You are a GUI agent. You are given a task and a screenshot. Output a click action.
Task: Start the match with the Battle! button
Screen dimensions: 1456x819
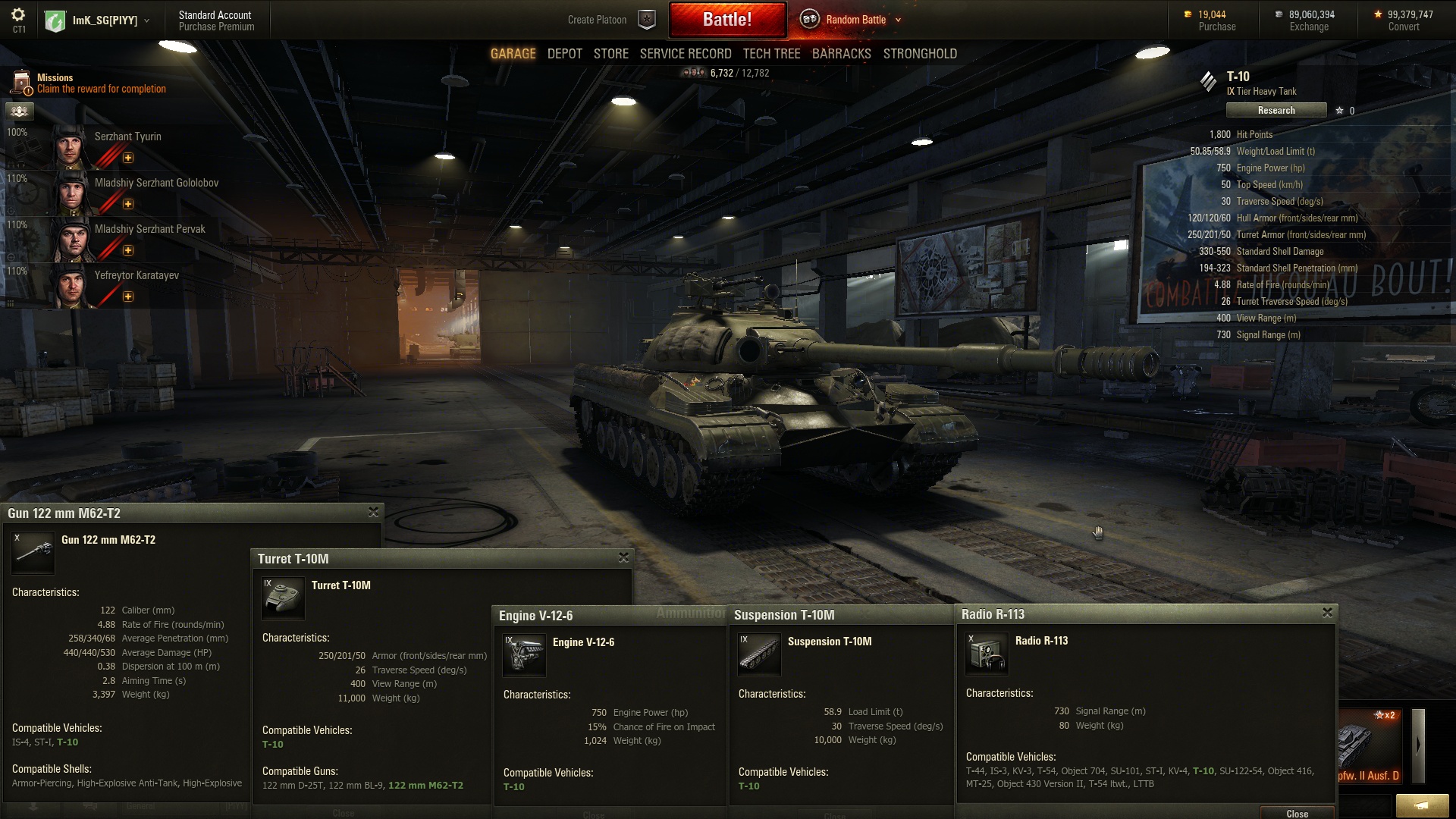(x=727, y=20)
